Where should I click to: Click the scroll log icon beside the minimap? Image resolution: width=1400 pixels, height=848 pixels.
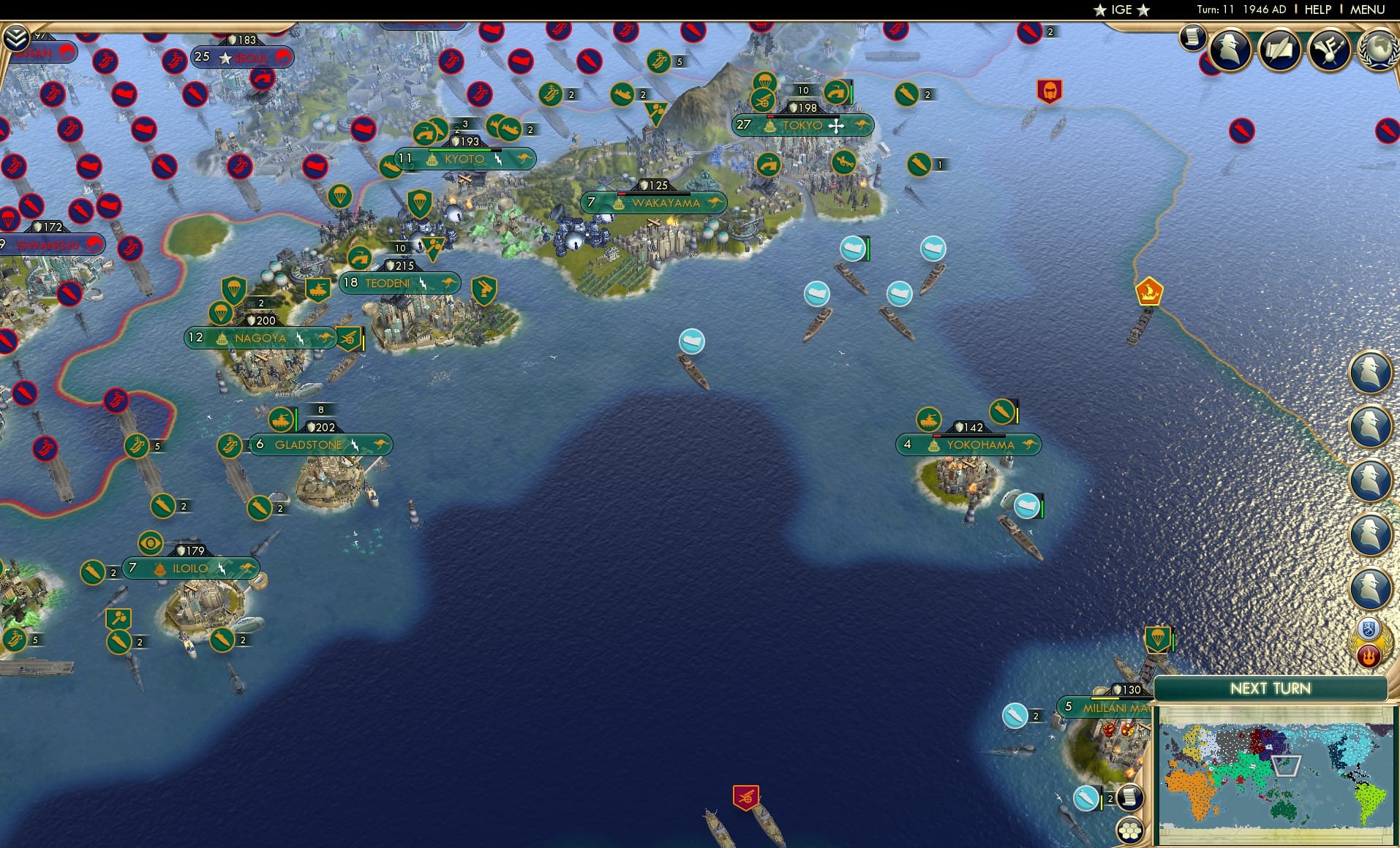[x=1131, y=798]
